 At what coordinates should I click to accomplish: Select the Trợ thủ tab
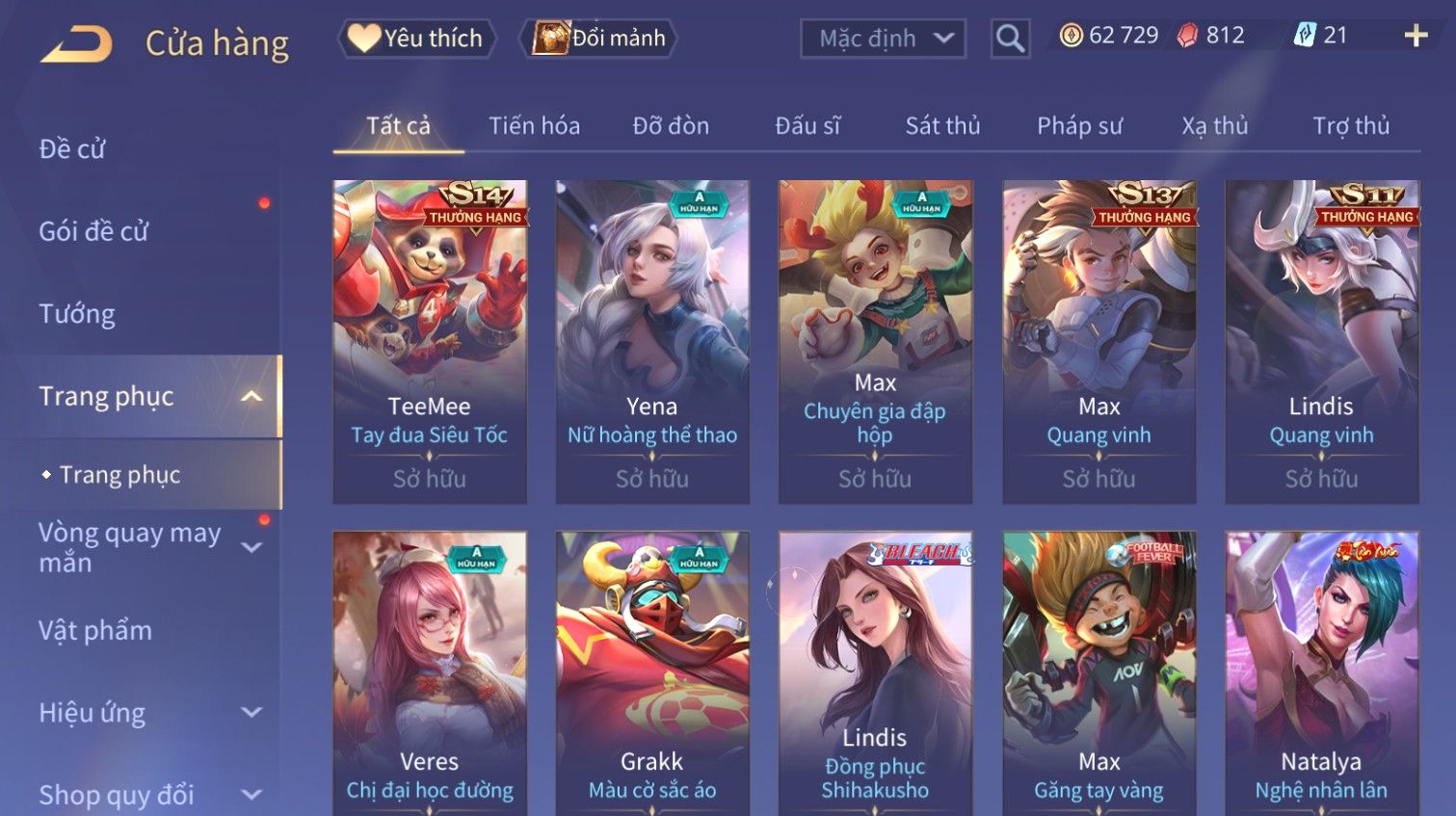(x=1351, y=126)
